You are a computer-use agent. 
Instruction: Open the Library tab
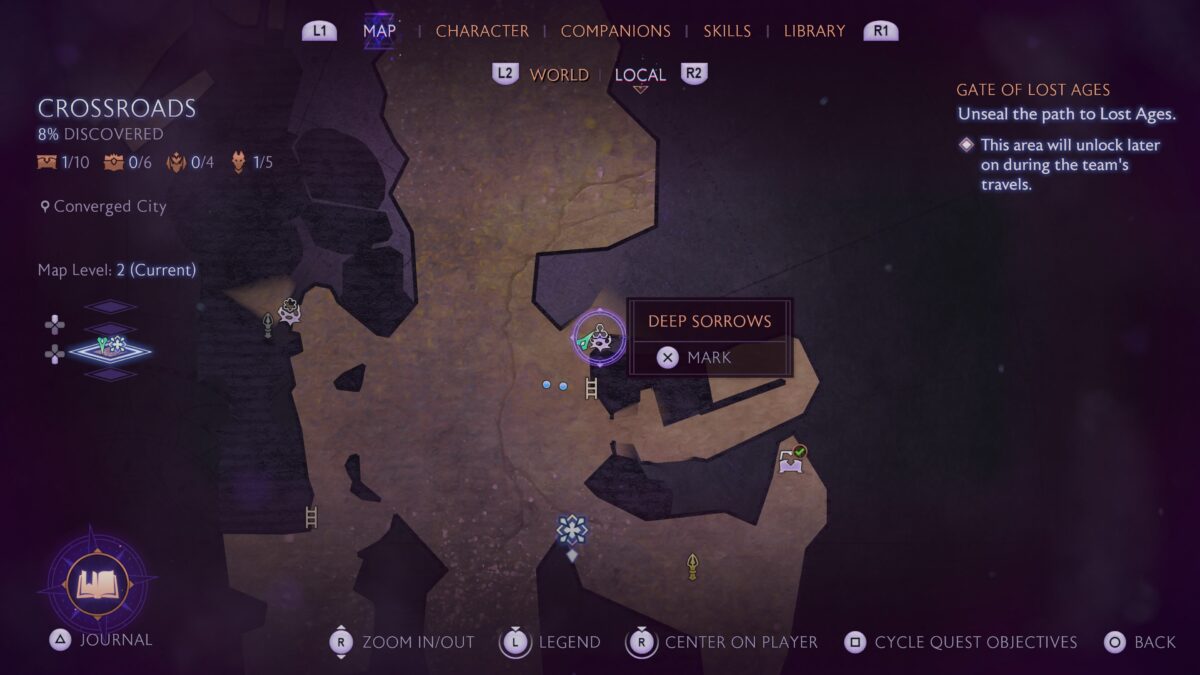(814, 31)
